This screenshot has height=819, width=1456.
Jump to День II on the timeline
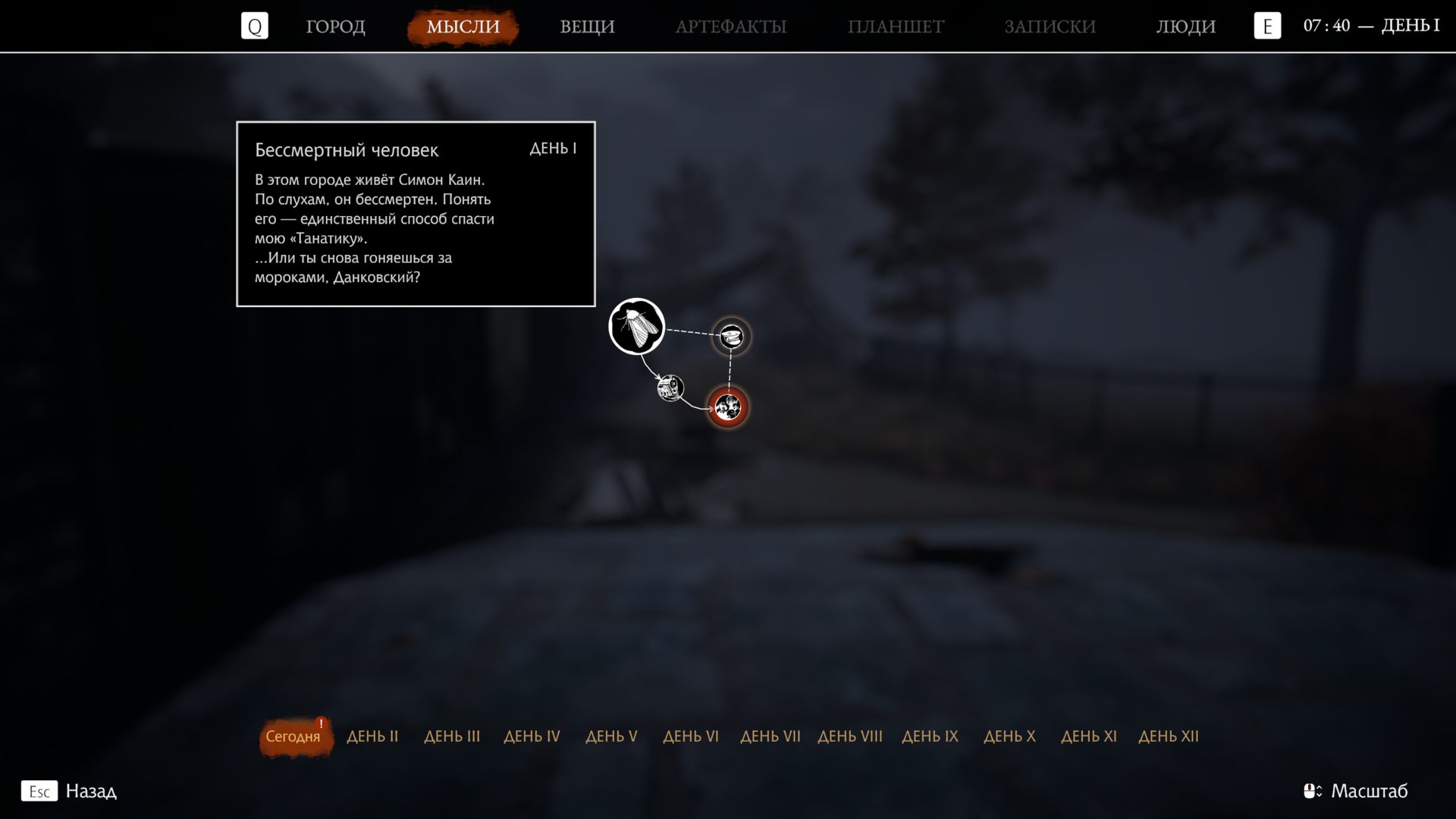(x=372, y=736)
